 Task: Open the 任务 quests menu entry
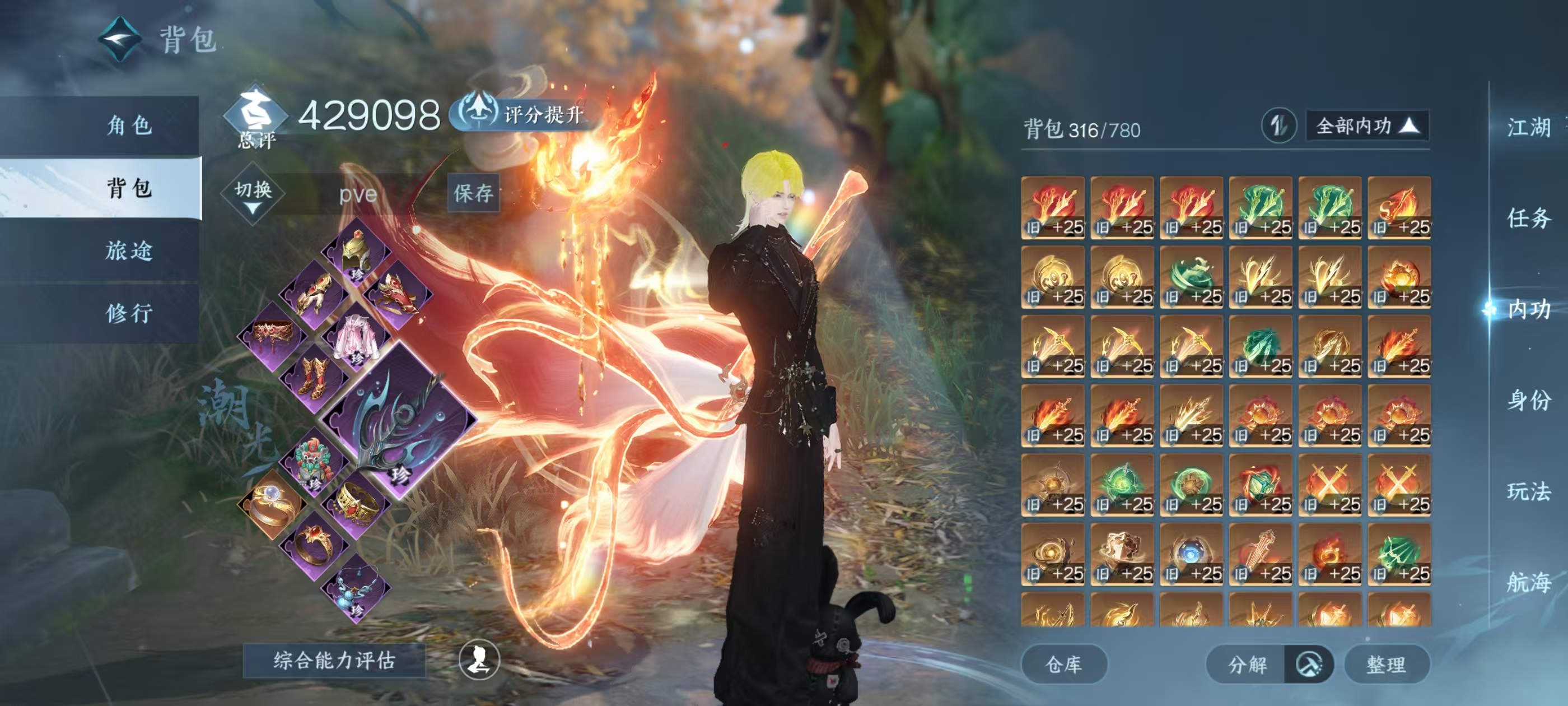(x=1528, y=218)
